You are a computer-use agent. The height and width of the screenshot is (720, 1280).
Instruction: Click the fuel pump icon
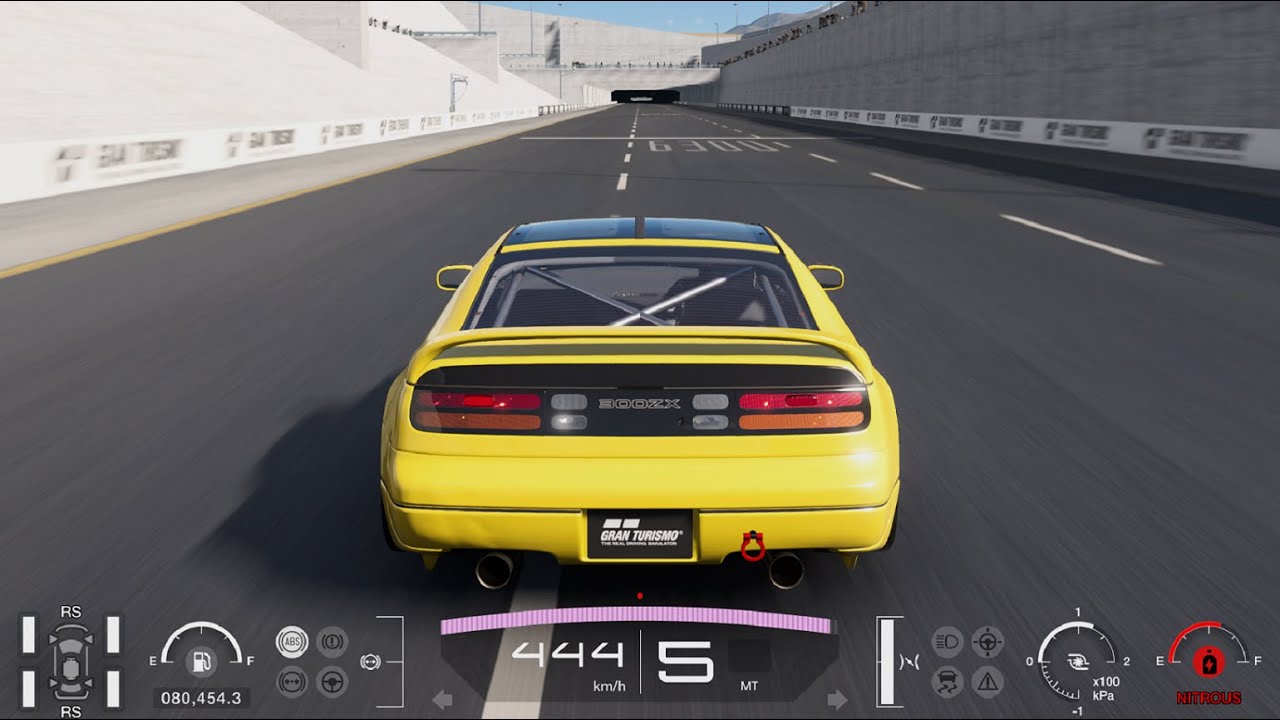click(203, 660)
